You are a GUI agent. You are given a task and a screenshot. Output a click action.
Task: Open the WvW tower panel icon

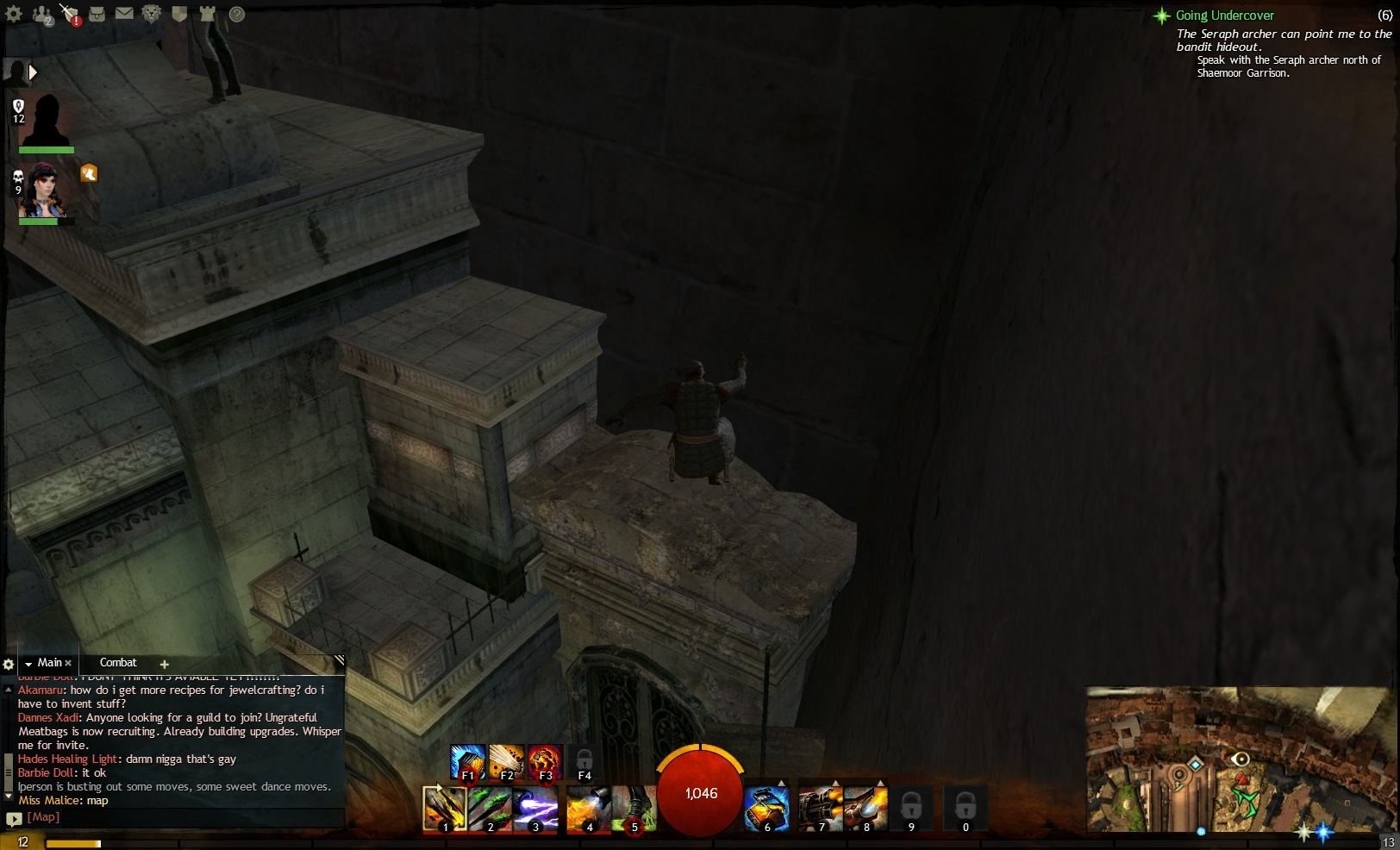pyautogui.click(x=207, y=14)
